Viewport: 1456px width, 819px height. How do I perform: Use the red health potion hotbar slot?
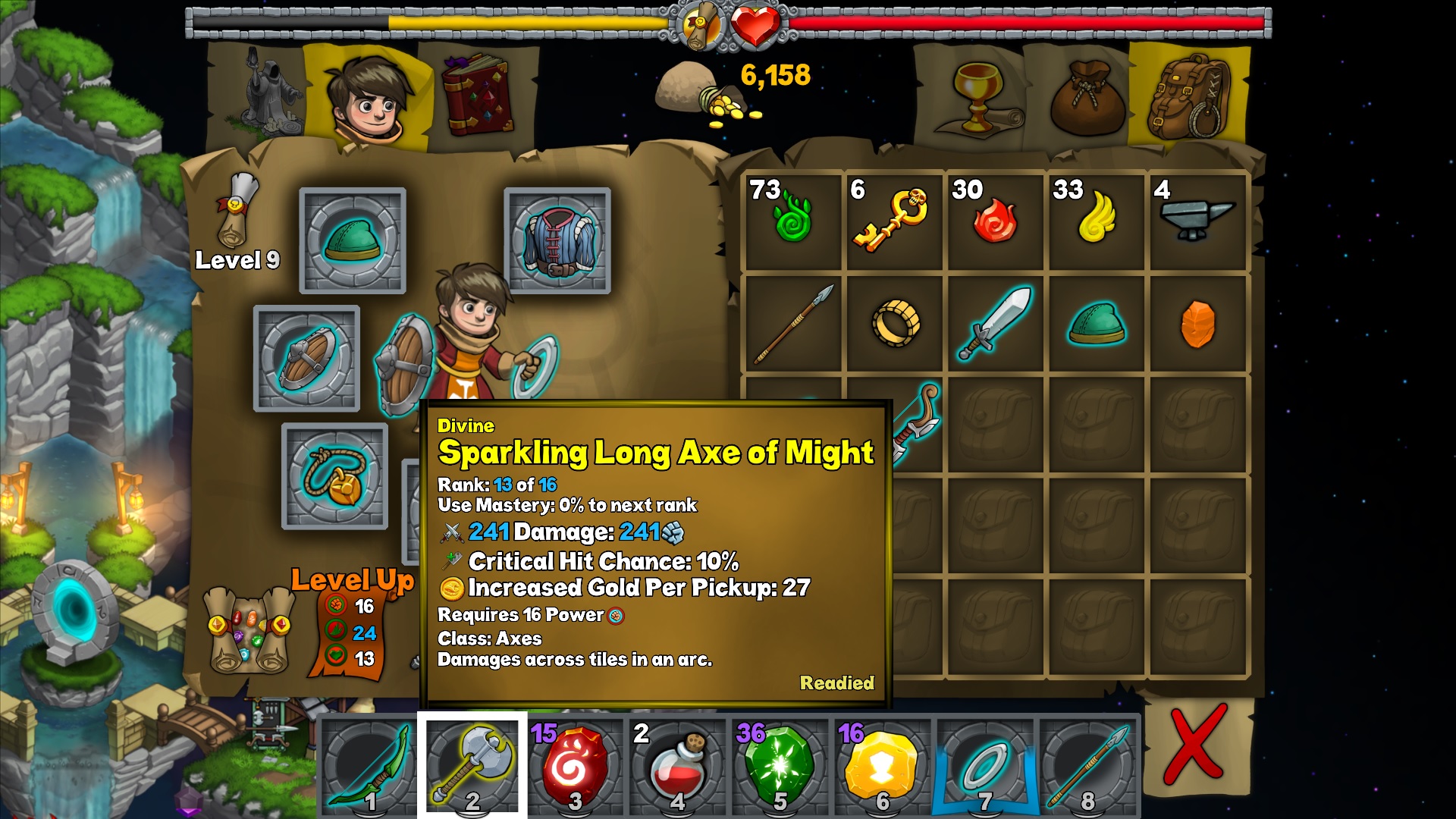[x=677, y=764]
